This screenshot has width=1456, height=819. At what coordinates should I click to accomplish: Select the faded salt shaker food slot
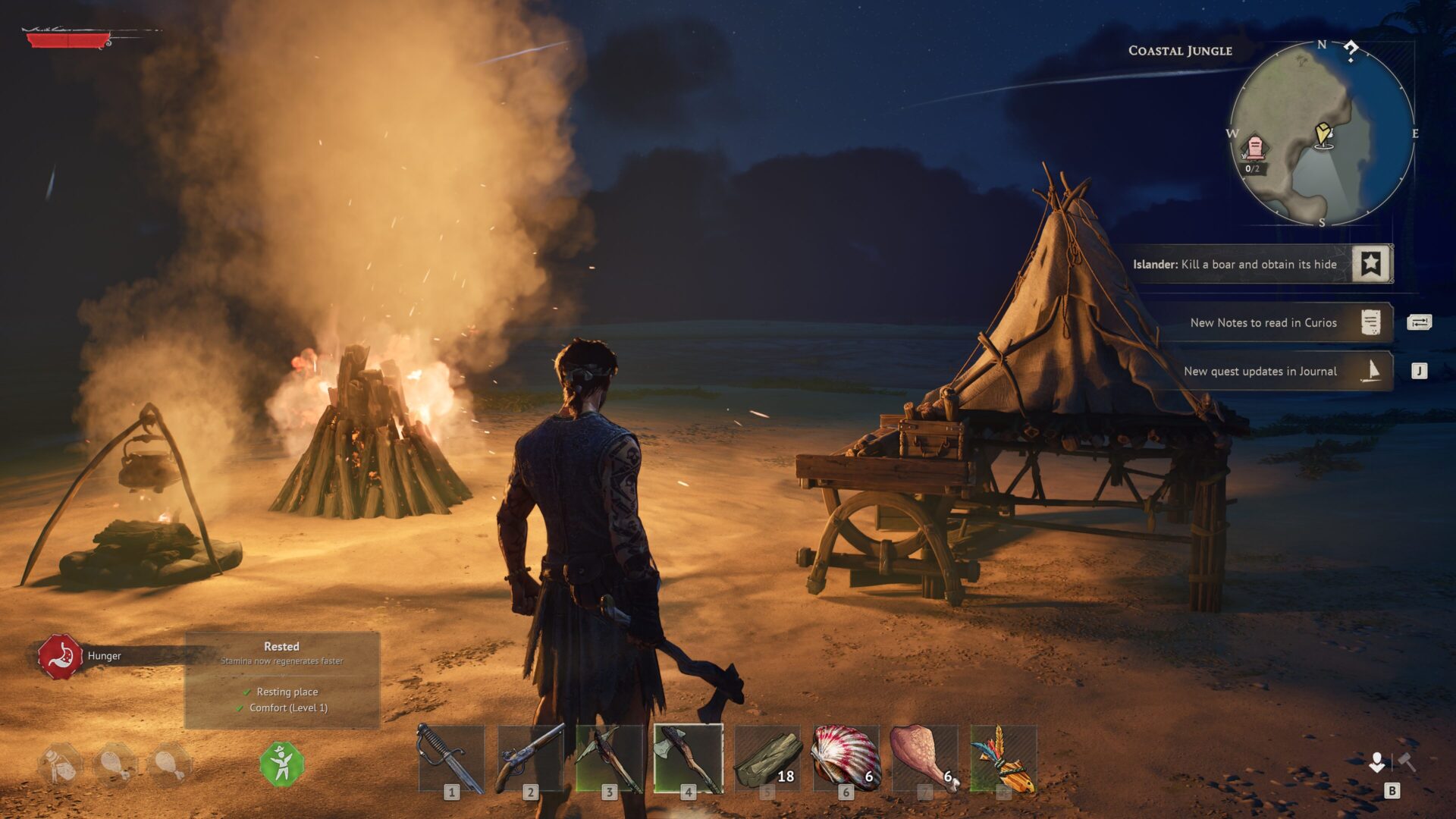[61, 764]
